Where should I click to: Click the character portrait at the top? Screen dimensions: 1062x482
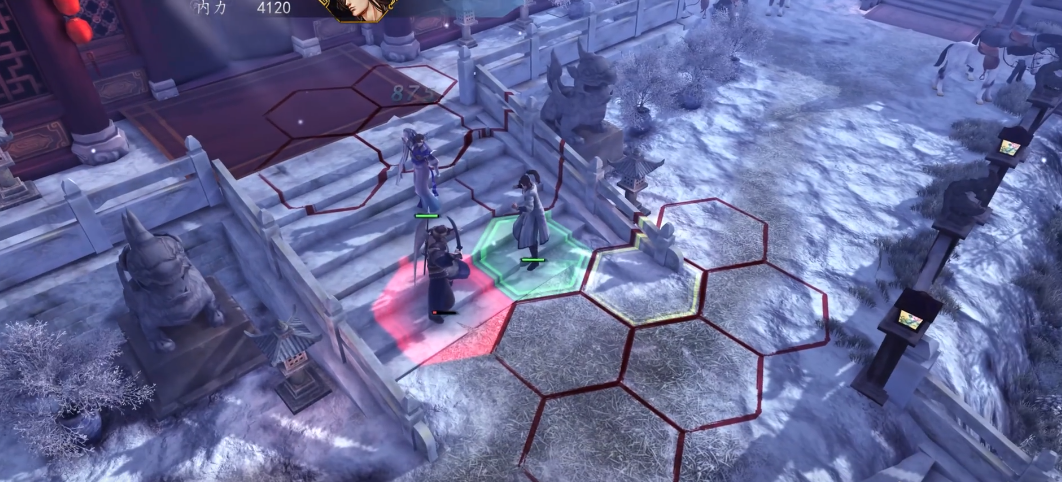357,9
